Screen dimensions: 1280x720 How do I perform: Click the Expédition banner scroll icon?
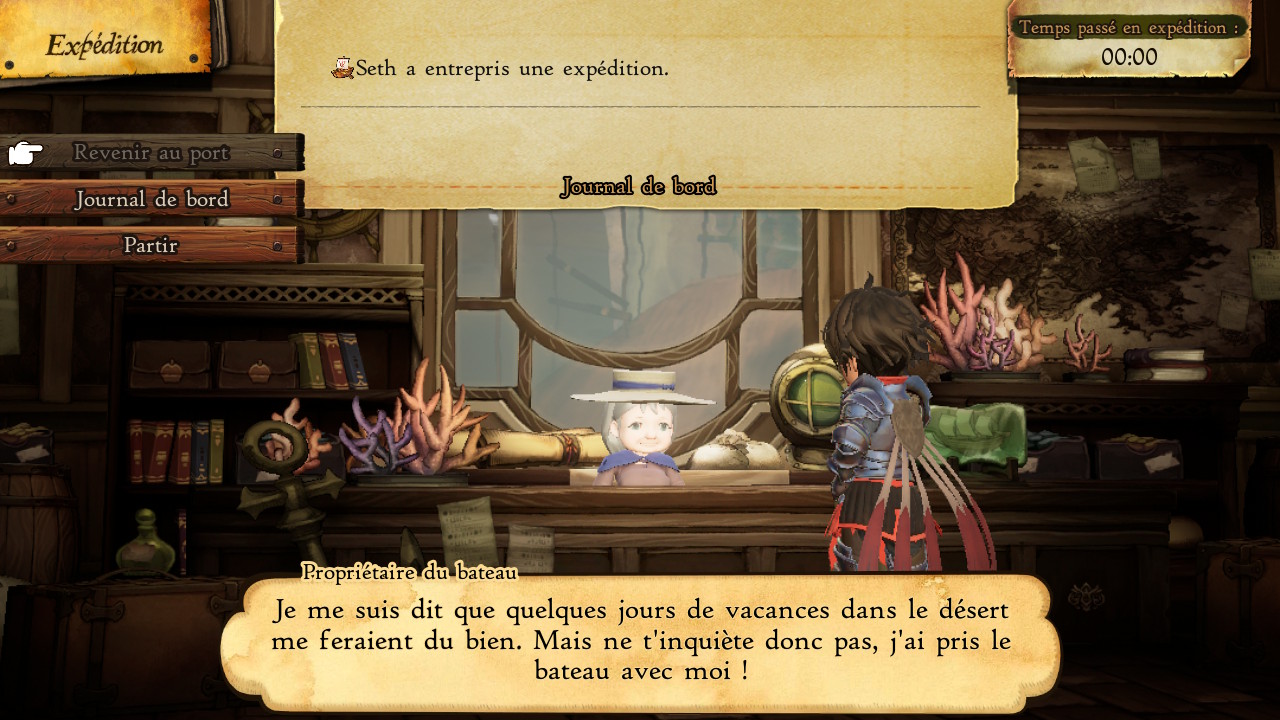tap(100, 42)
